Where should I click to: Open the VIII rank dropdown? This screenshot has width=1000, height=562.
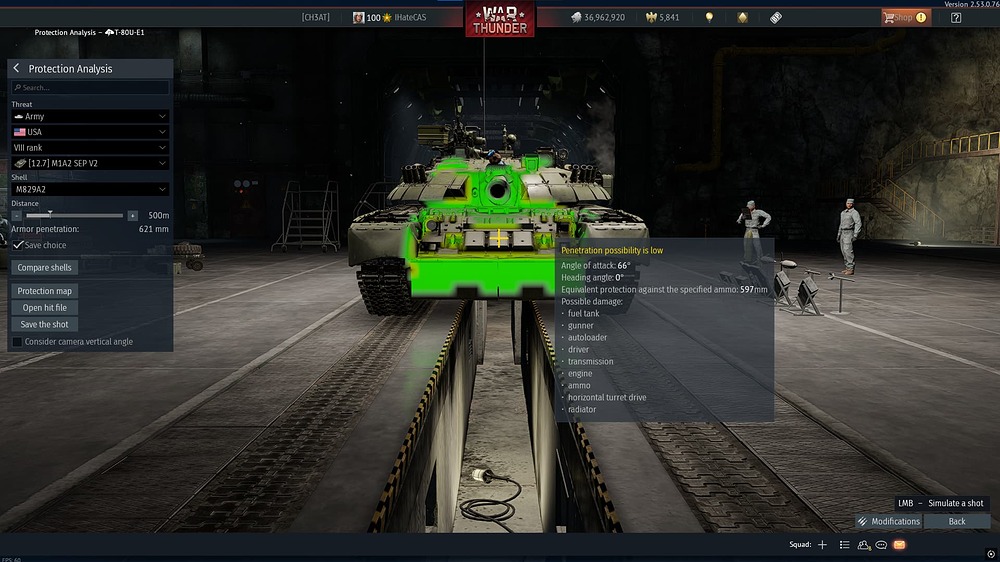click(90, 148)
